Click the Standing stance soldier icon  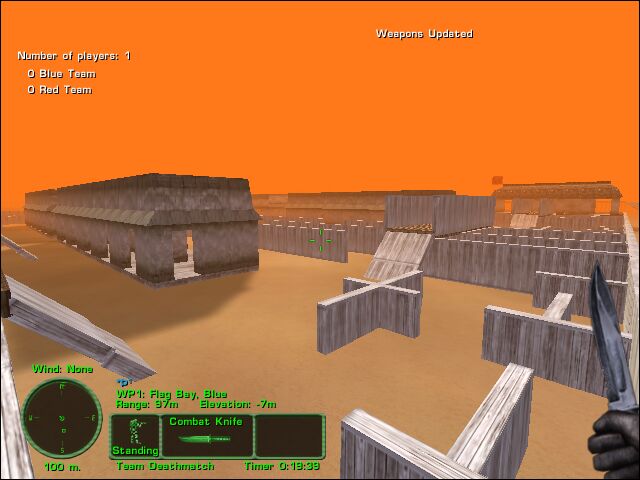[135, 434]
